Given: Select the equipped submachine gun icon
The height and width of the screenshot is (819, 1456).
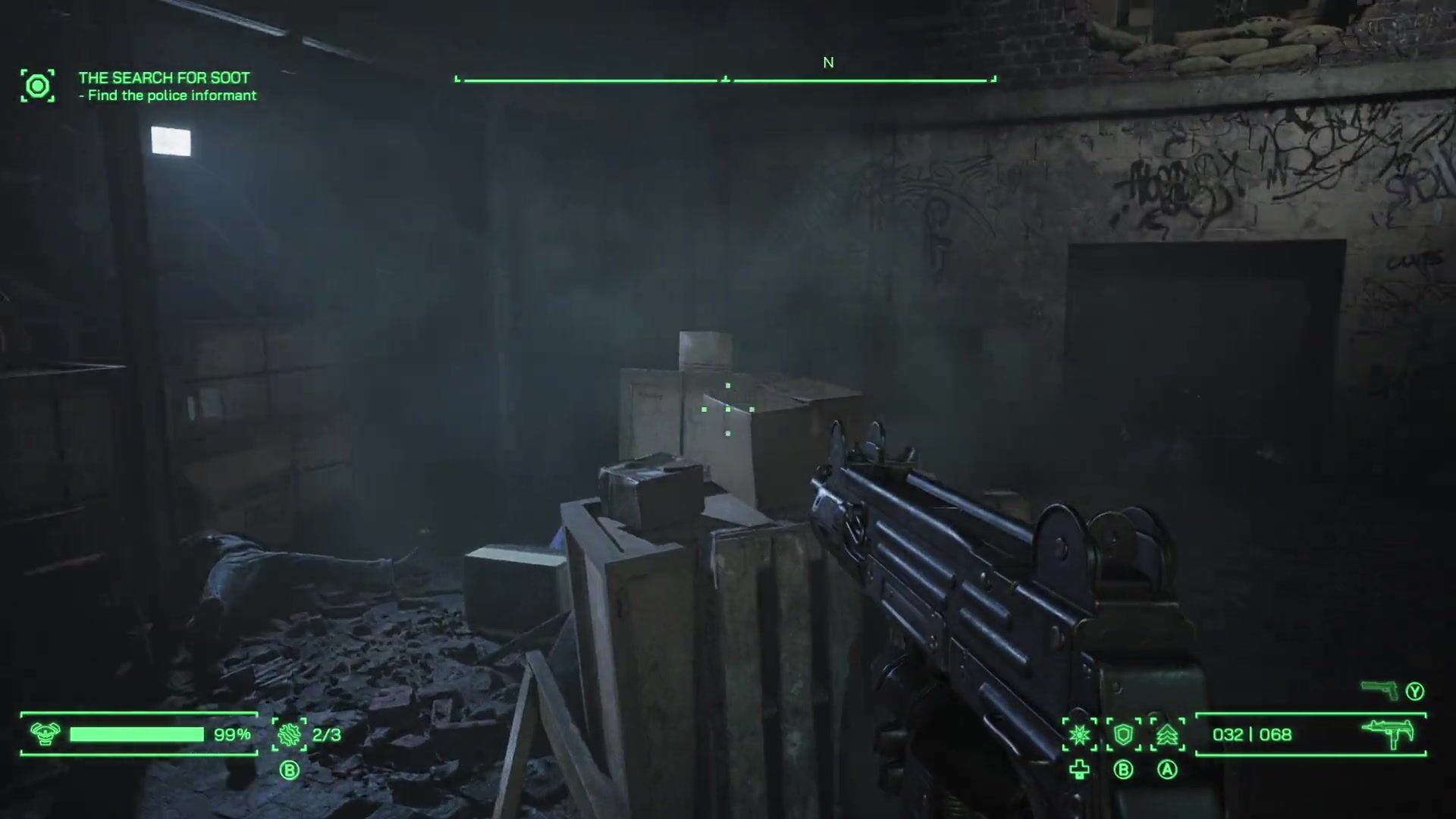Looking at the screenshot, I should [1388, 733].
